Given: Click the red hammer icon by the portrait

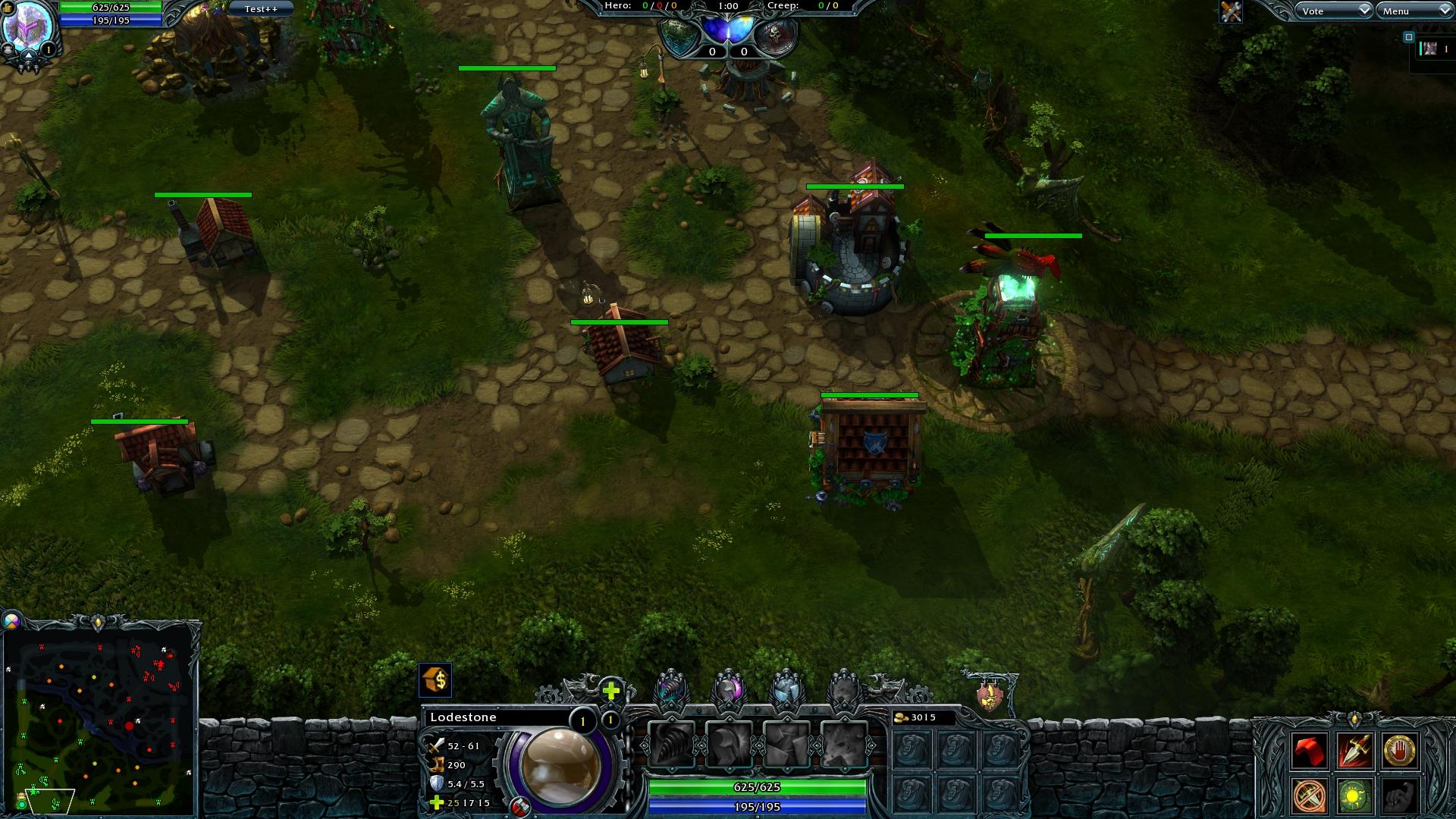Looking at the screenshot, I should 520,807.
